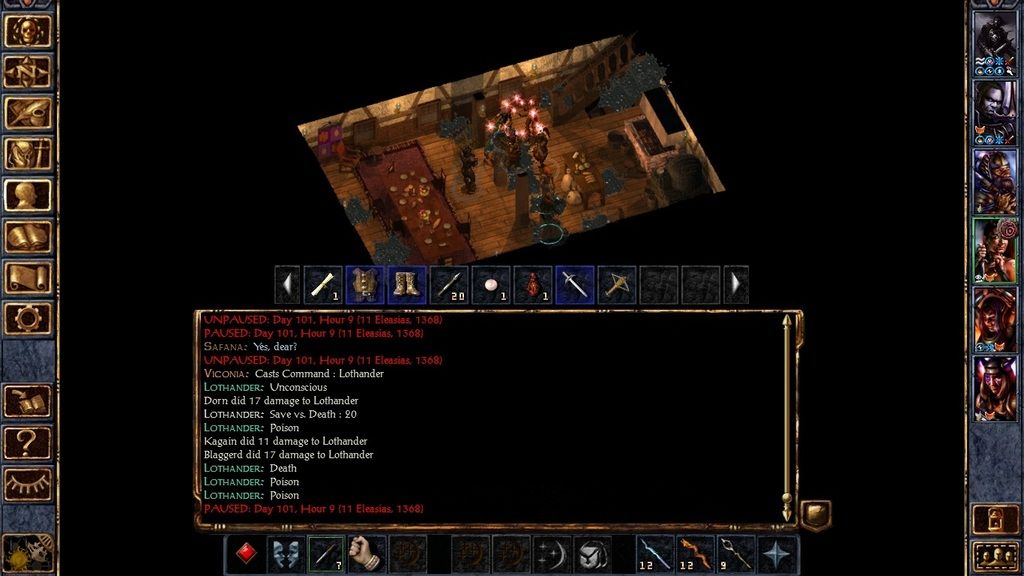Toggle the closed-eye hide interface button
The height and width of the screenshot is (576, 1024).
28,483
